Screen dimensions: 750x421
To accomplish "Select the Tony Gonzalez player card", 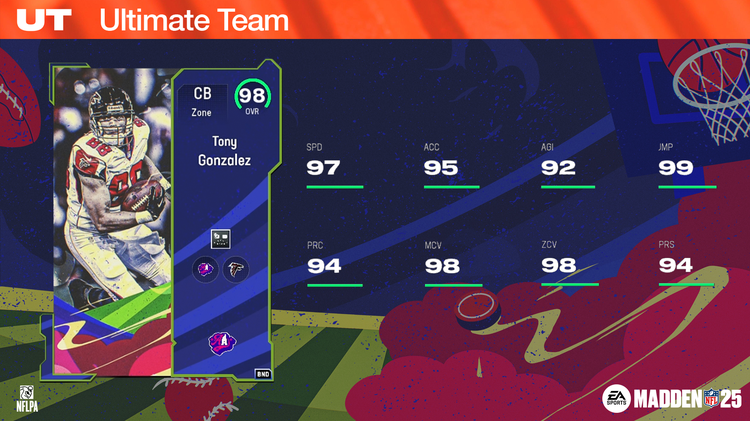I will pos(160,220).
